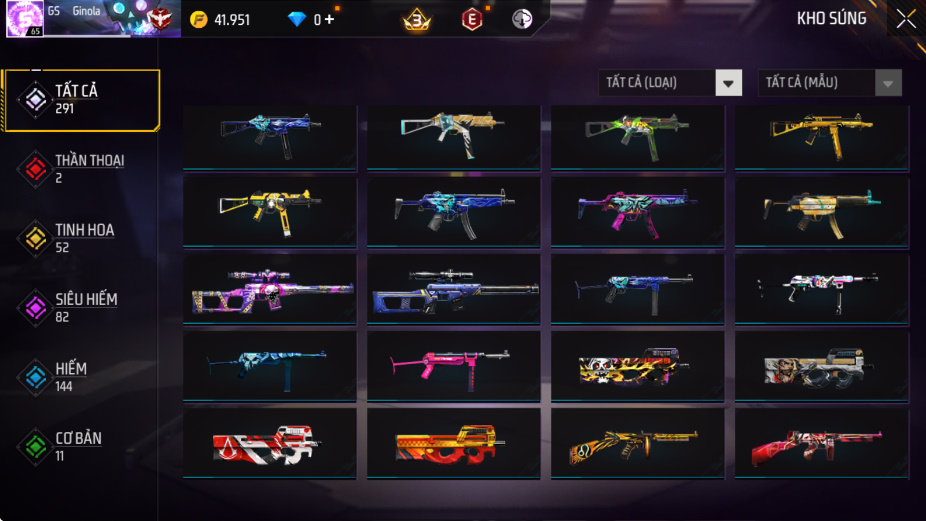Choose the red Thompson gun skin

point(822,443)
